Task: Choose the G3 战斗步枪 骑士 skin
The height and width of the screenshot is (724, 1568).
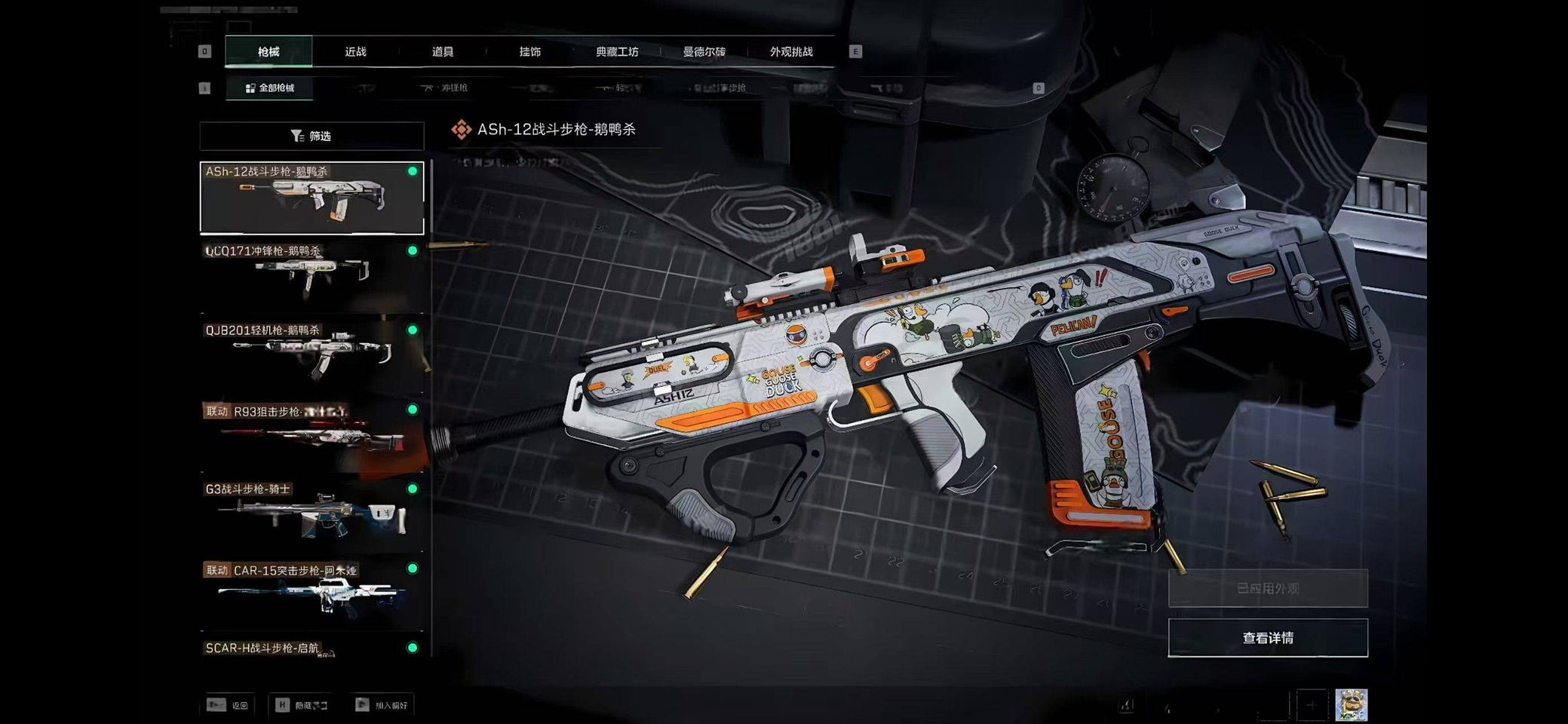Action: pos(311,514)
